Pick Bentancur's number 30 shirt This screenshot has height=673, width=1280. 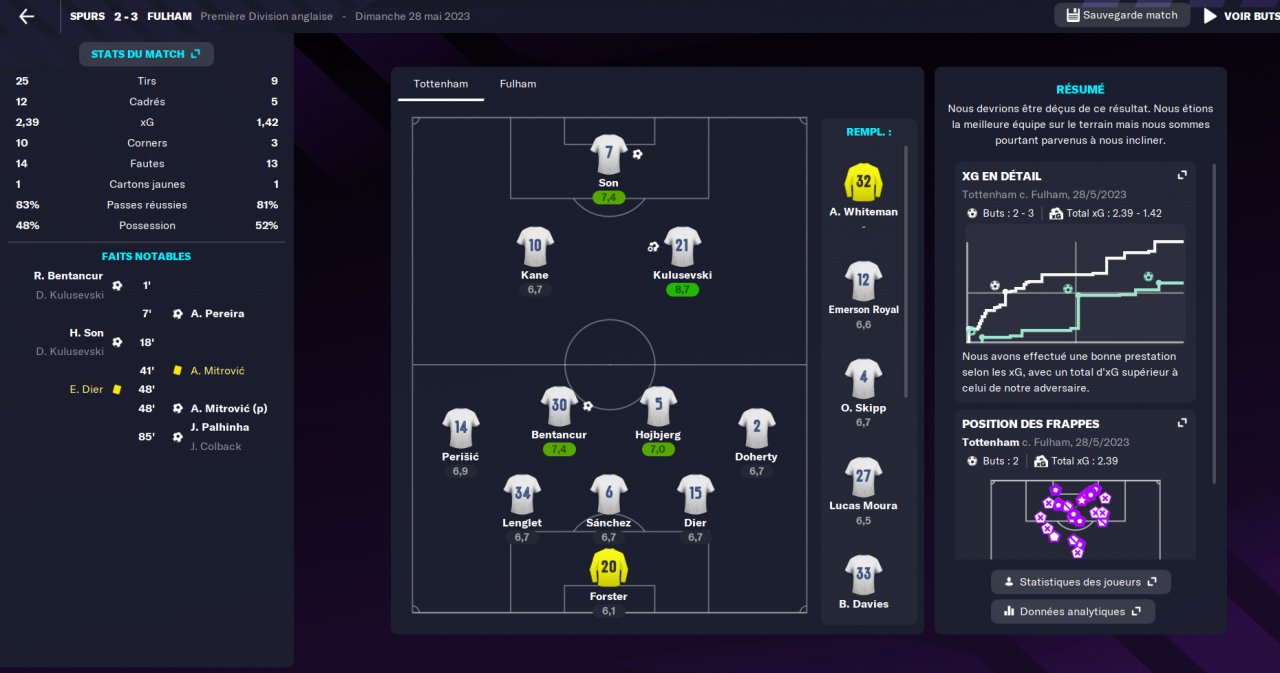coord(559,406)
